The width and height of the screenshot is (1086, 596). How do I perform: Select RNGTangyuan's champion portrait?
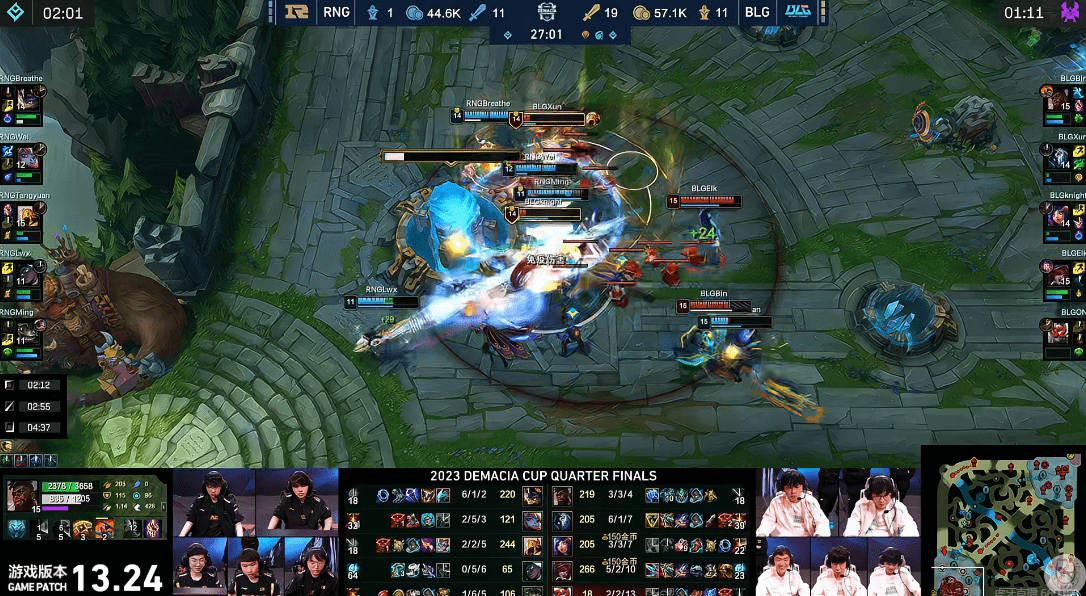pos(27,215)
